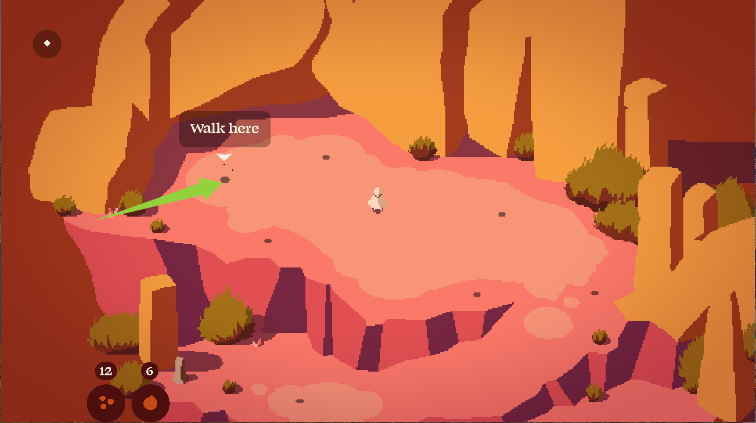Open the round diamond menu button
This screenshot has height=423, width=756.
pos(47,44)
